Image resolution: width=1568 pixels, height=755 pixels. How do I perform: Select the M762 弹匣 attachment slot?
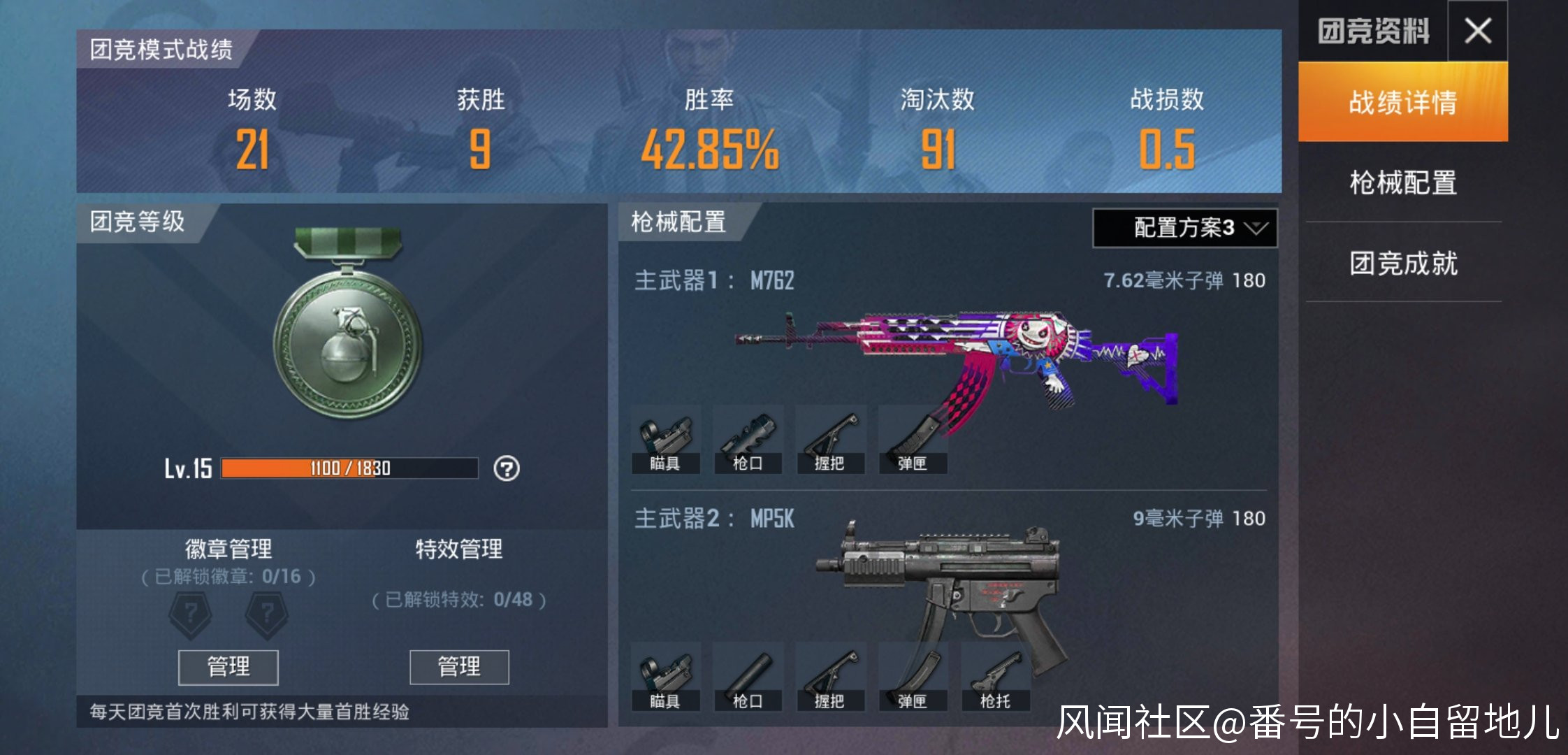(913, 440)
